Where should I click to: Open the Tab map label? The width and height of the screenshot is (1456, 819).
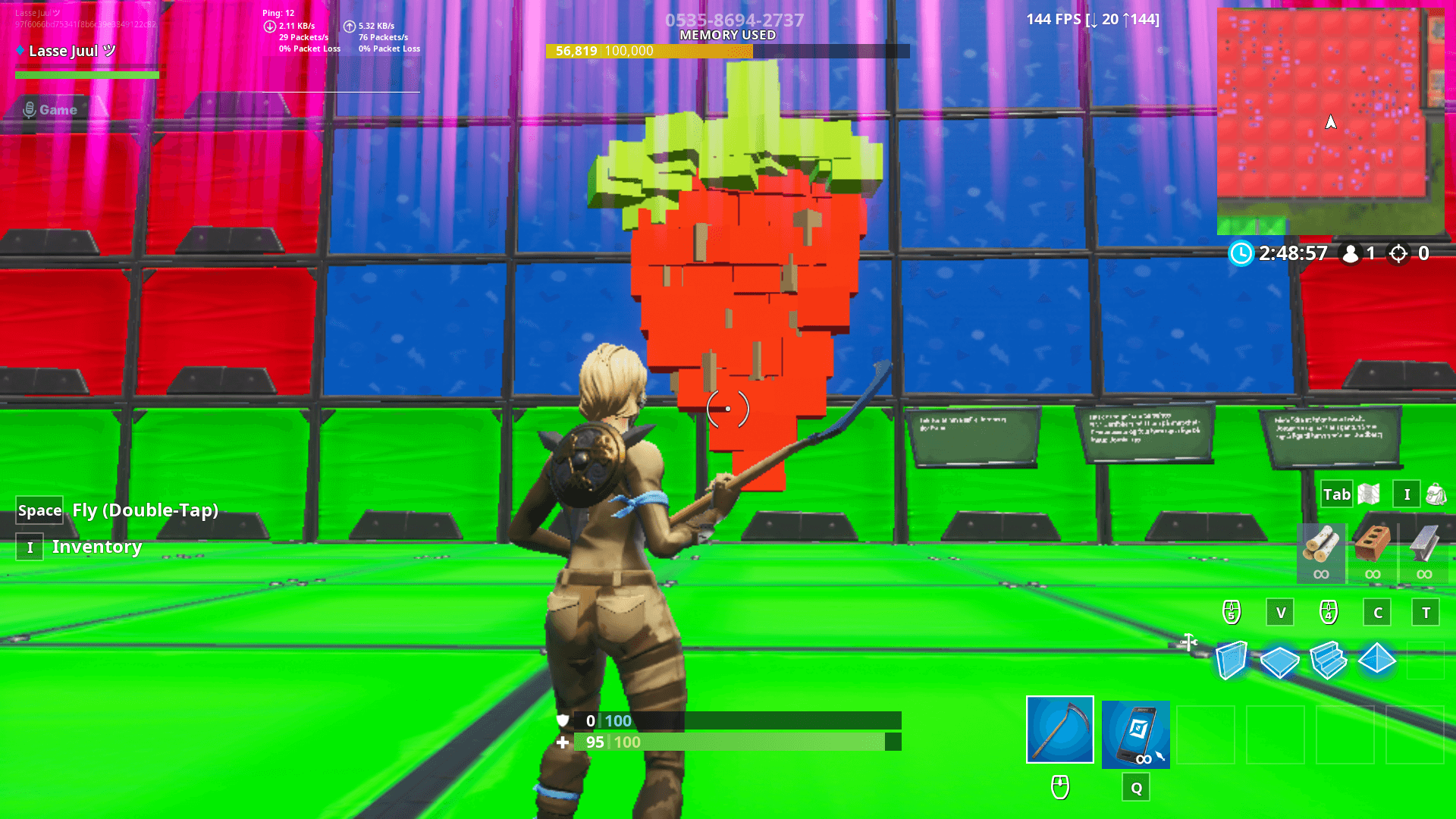click(1337, 494)
